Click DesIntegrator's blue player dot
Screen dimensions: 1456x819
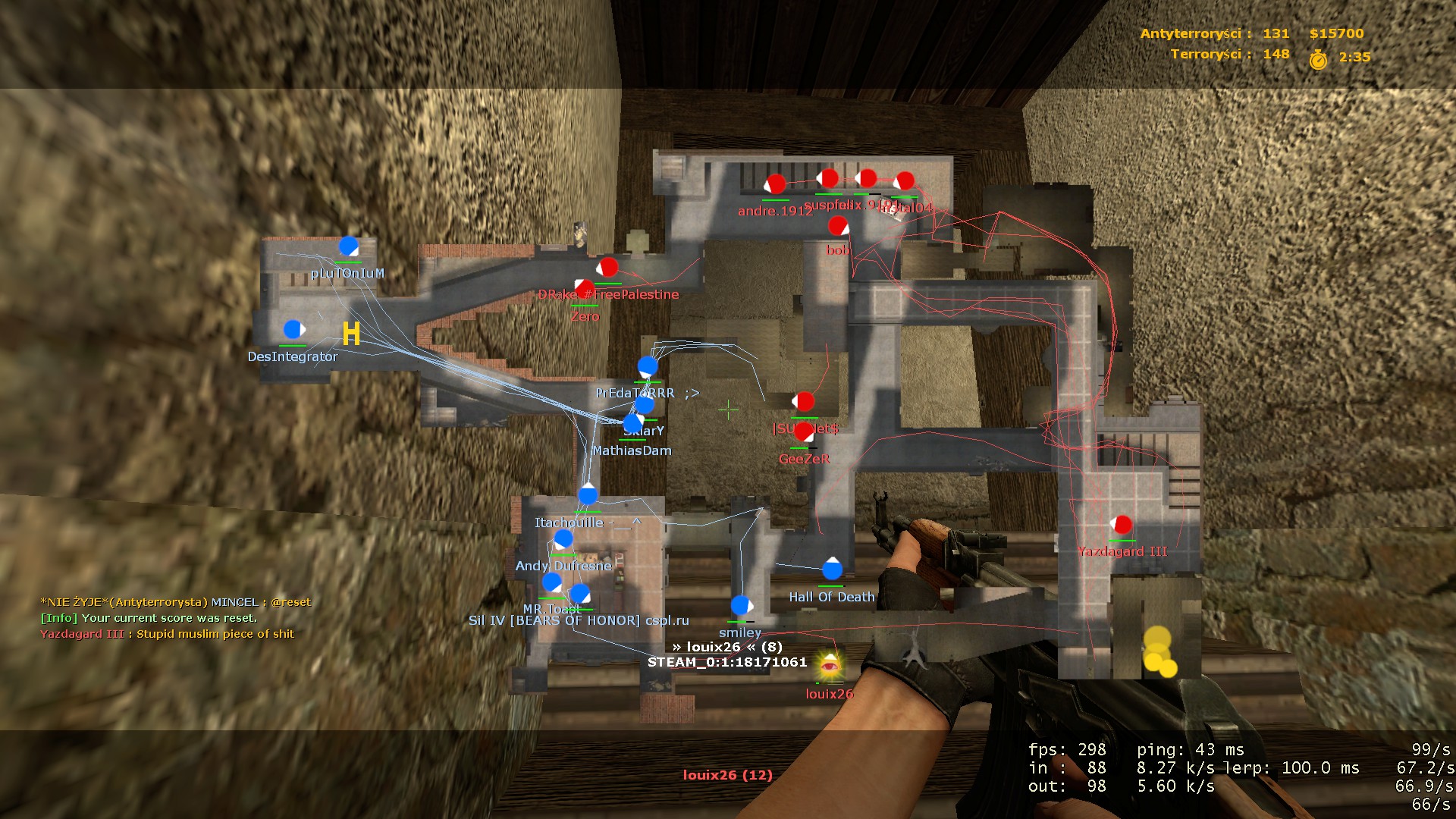[293, 330]
